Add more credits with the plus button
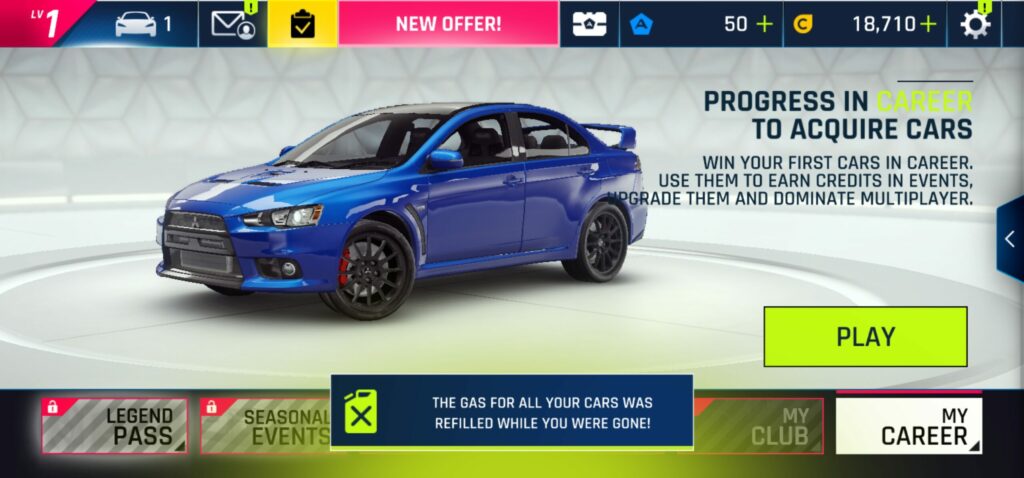Viewport: 1024px width, 478px height. click(x=929, y=24)
